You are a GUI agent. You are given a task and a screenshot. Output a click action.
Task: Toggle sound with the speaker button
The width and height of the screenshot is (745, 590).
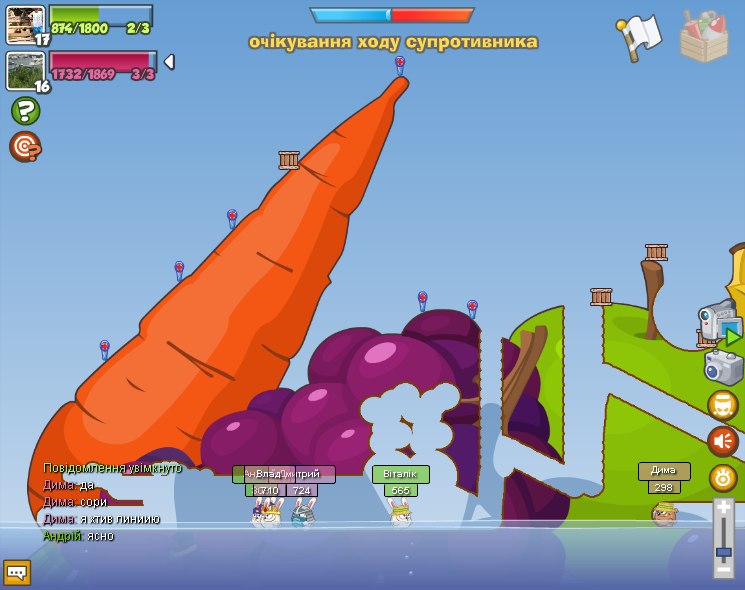722,441
